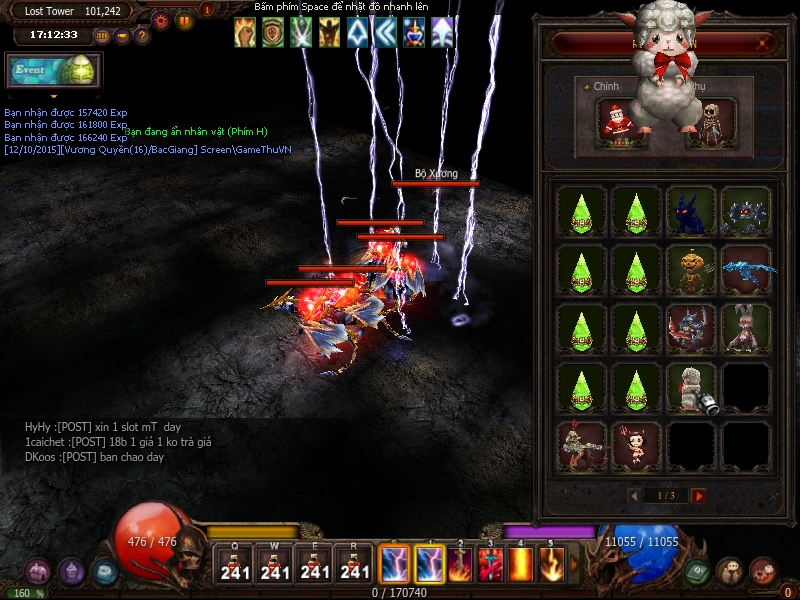Select the Santa Claus pet slot
Viewport: 800px width, 600px height.
pyautogui.click(x=618, y=122)
